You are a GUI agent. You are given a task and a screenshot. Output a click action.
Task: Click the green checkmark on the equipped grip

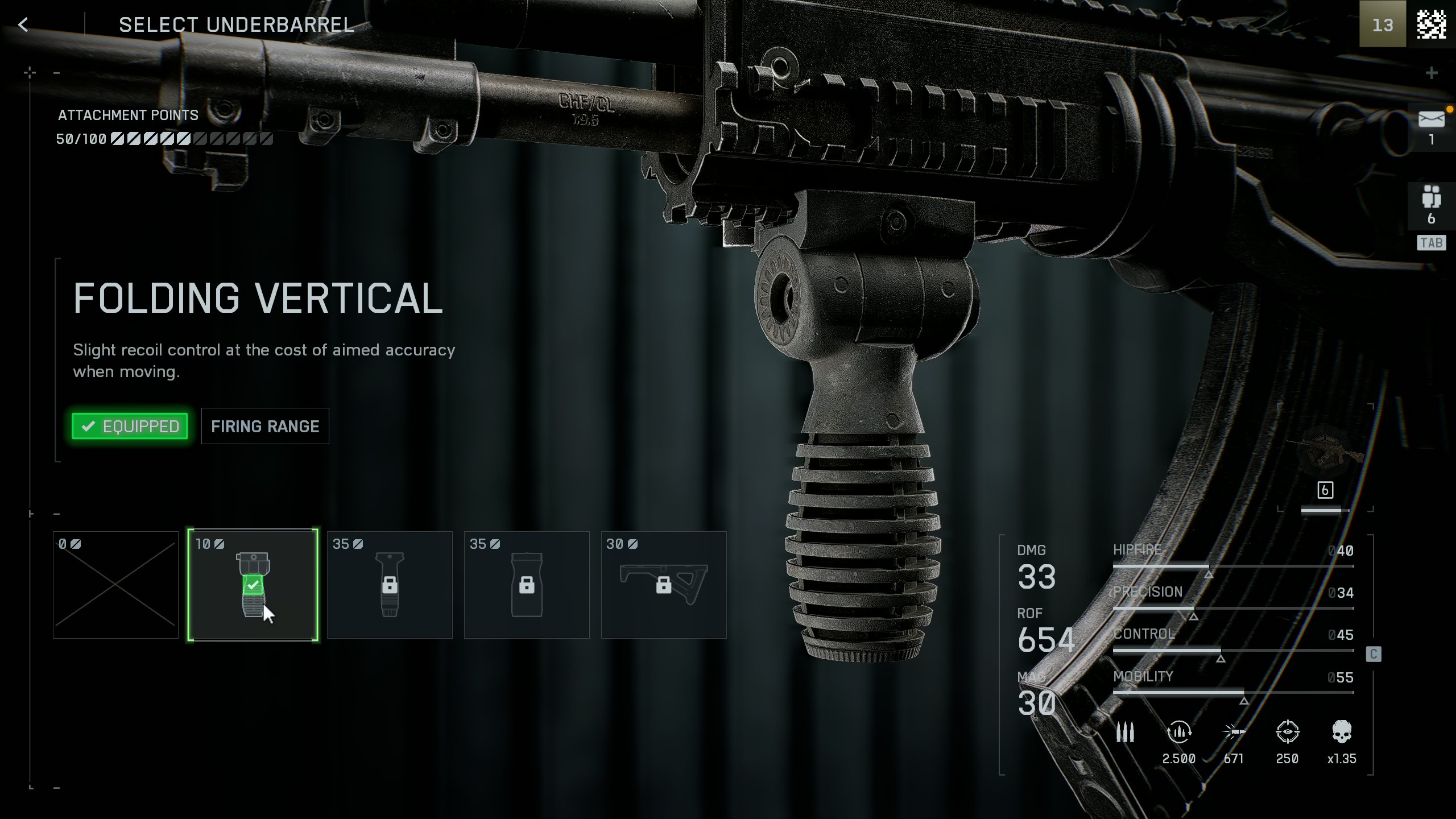pos(254,584)
